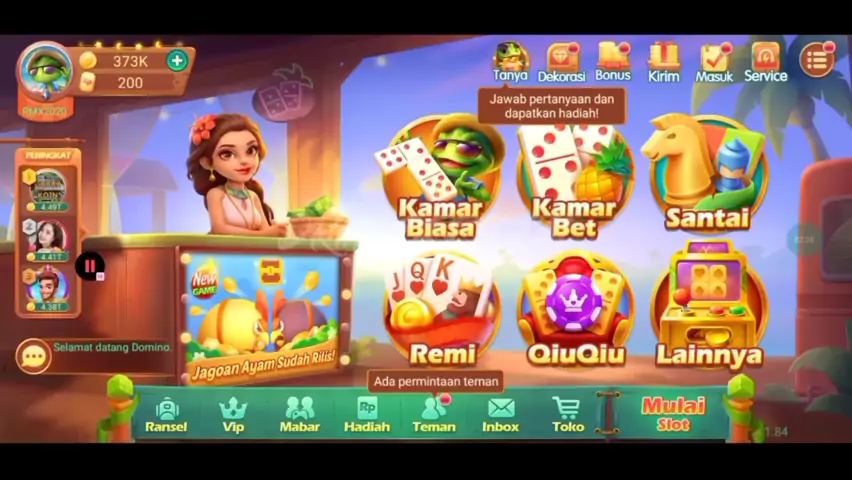The image size is (852, 480).
Task: Open the Service support icon
Action: click(x=765, y=62)
